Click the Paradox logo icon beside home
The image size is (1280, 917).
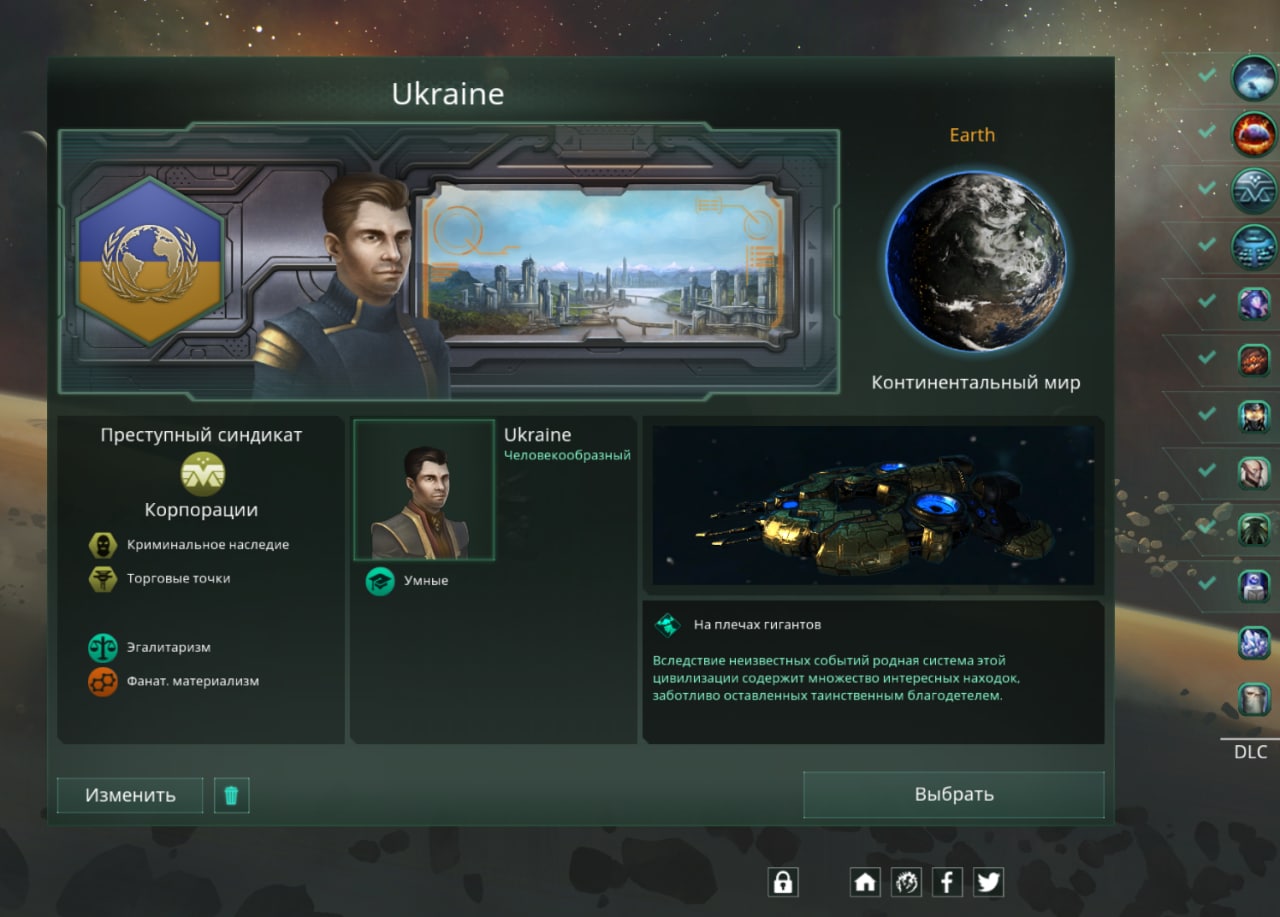[x=906, y=881]
